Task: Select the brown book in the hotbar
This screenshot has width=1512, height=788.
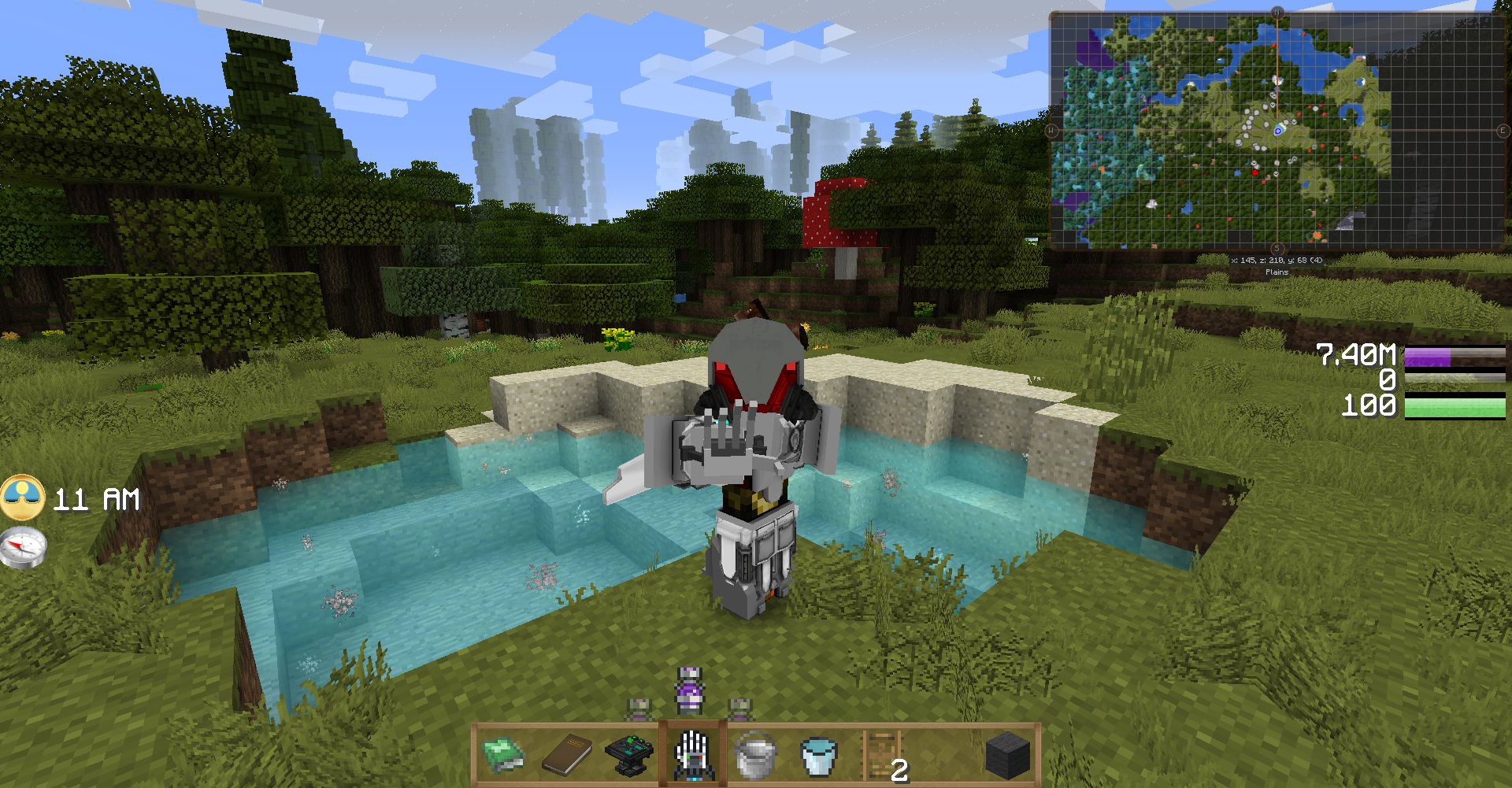Action: [x=565, y=754]
